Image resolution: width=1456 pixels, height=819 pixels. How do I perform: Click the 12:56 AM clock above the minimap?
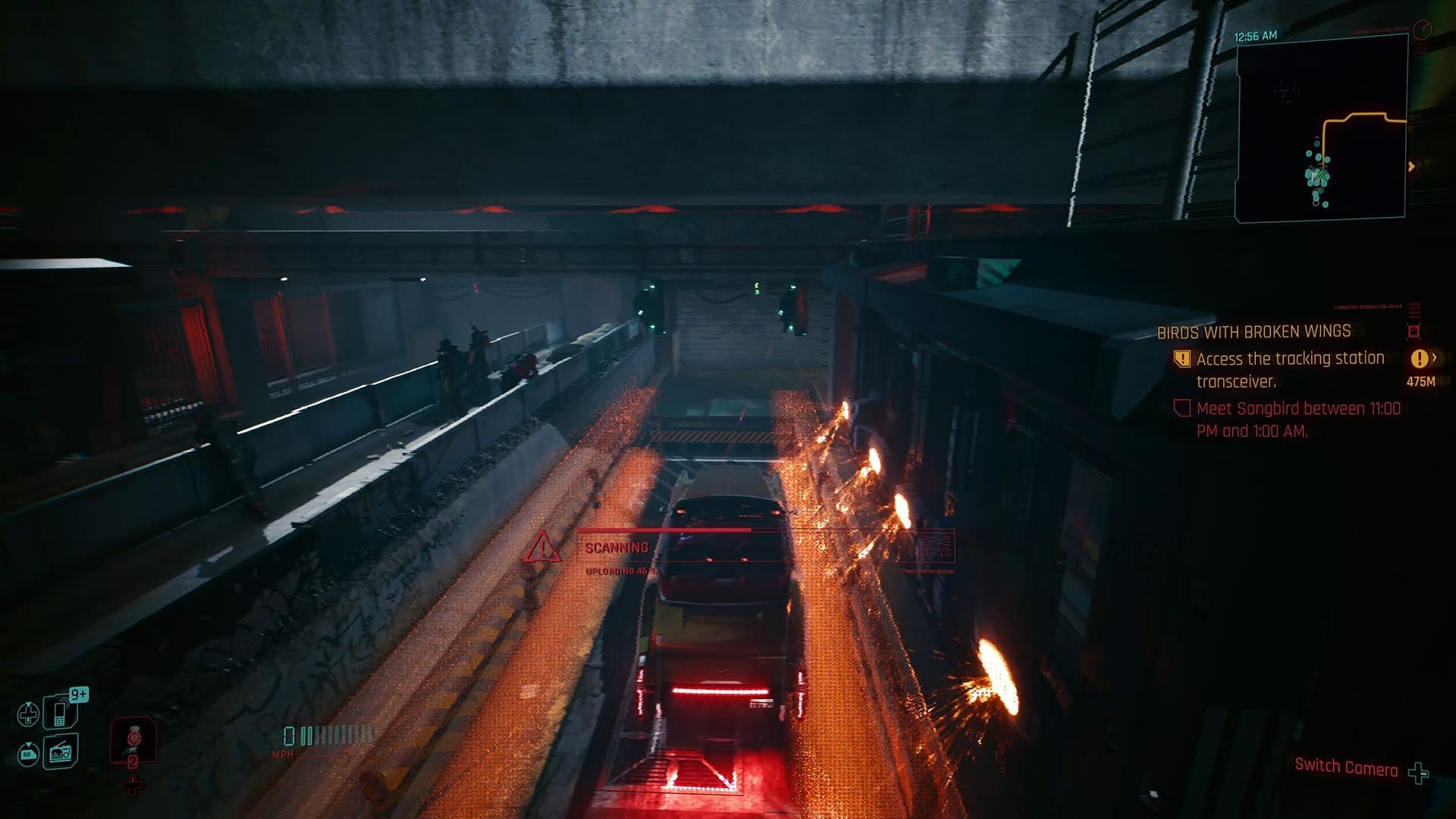1255,35
